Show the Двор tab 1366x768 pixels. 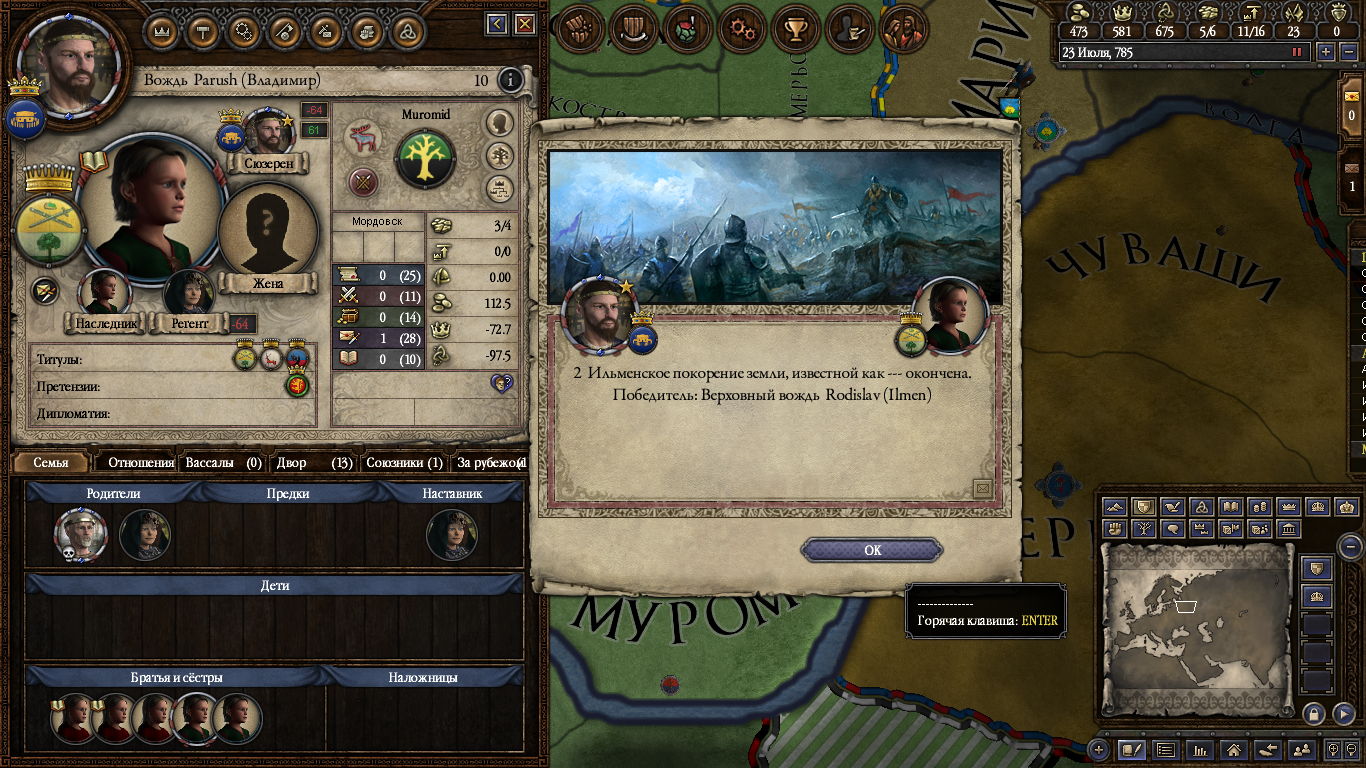coord(313,463)
